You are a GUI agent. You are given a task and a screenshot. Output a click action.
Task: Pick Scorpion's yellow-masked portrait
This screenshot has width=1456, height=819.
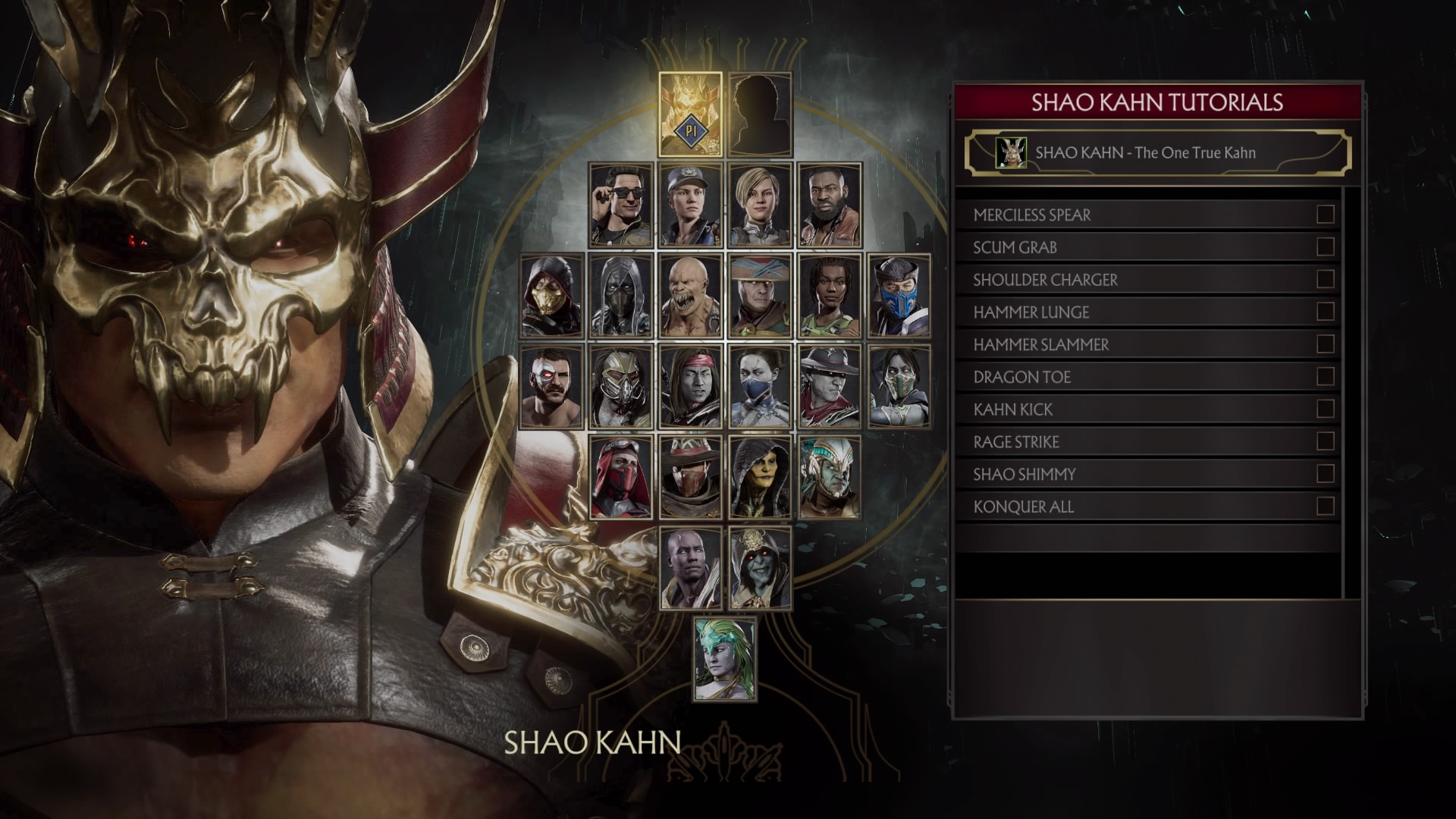click(552, 296)
